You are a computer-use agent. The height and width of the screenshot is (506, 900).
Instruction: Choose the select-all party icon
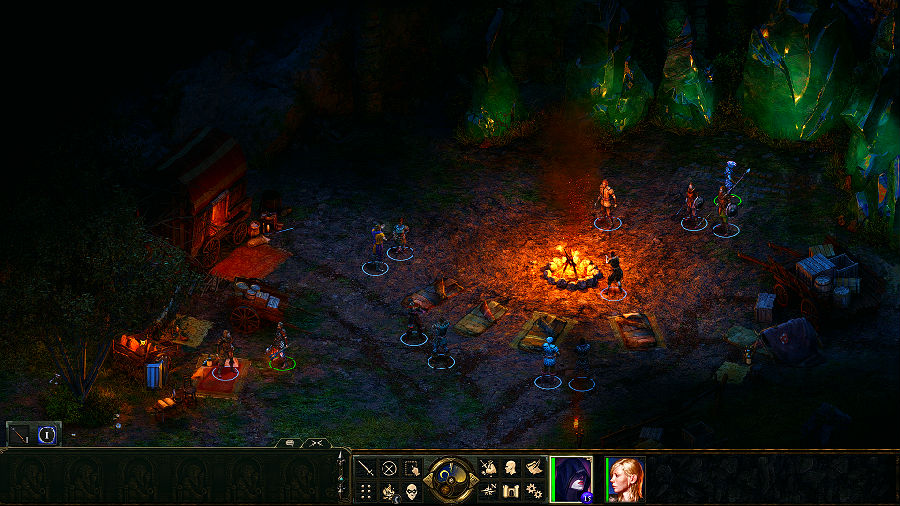coord(413,467)
